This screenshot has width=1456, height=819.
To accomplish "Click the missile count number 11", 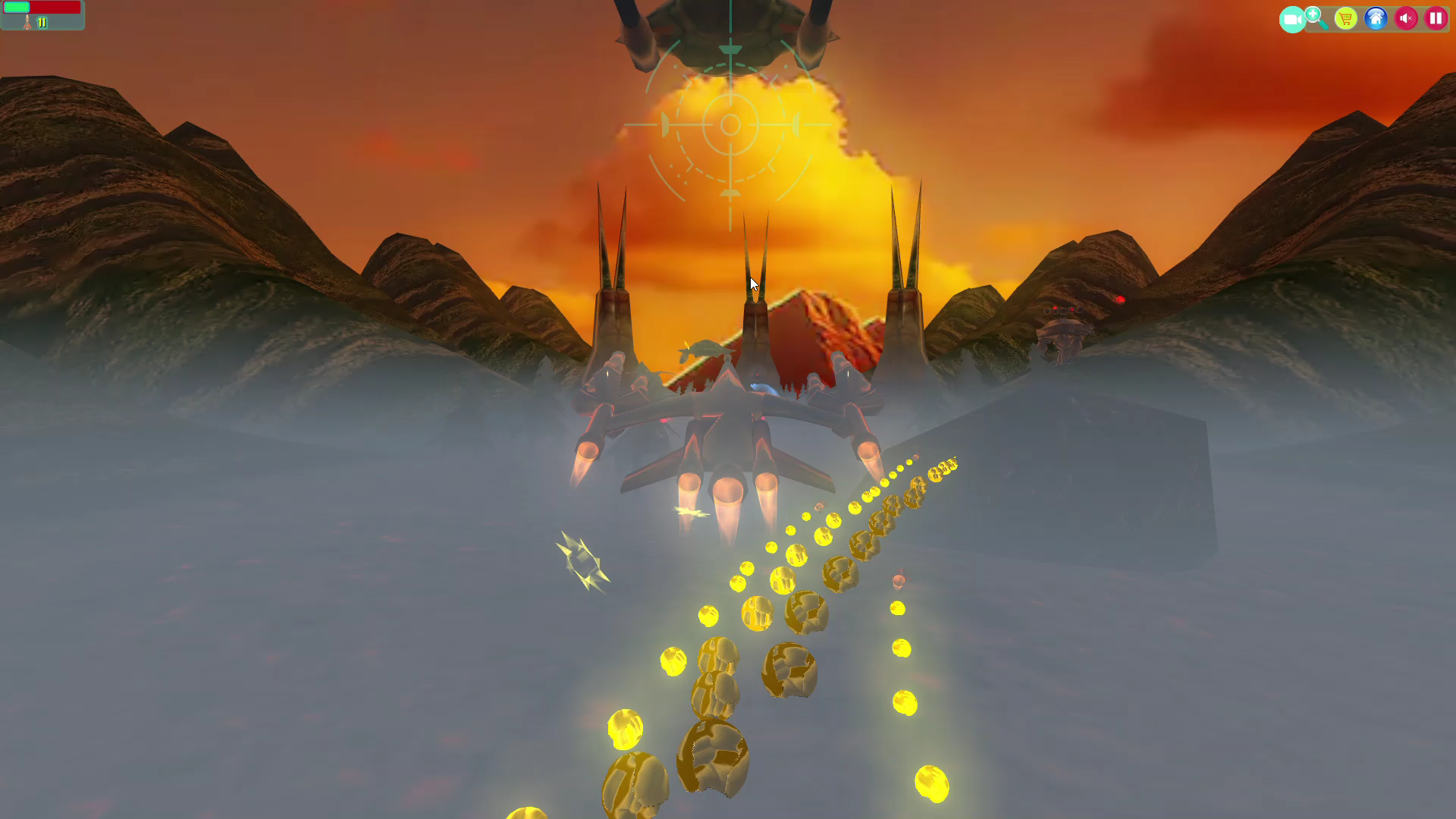I will (x=42, y=22).
